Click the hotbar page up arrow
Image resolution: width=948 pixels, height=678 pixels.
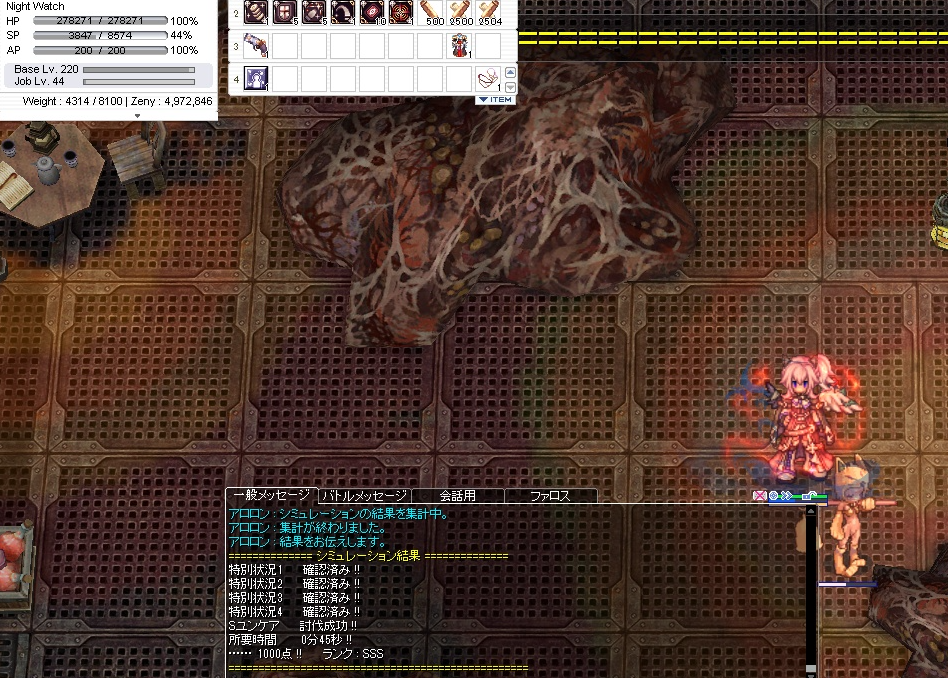pyautogui.click(x=510, y=72)
